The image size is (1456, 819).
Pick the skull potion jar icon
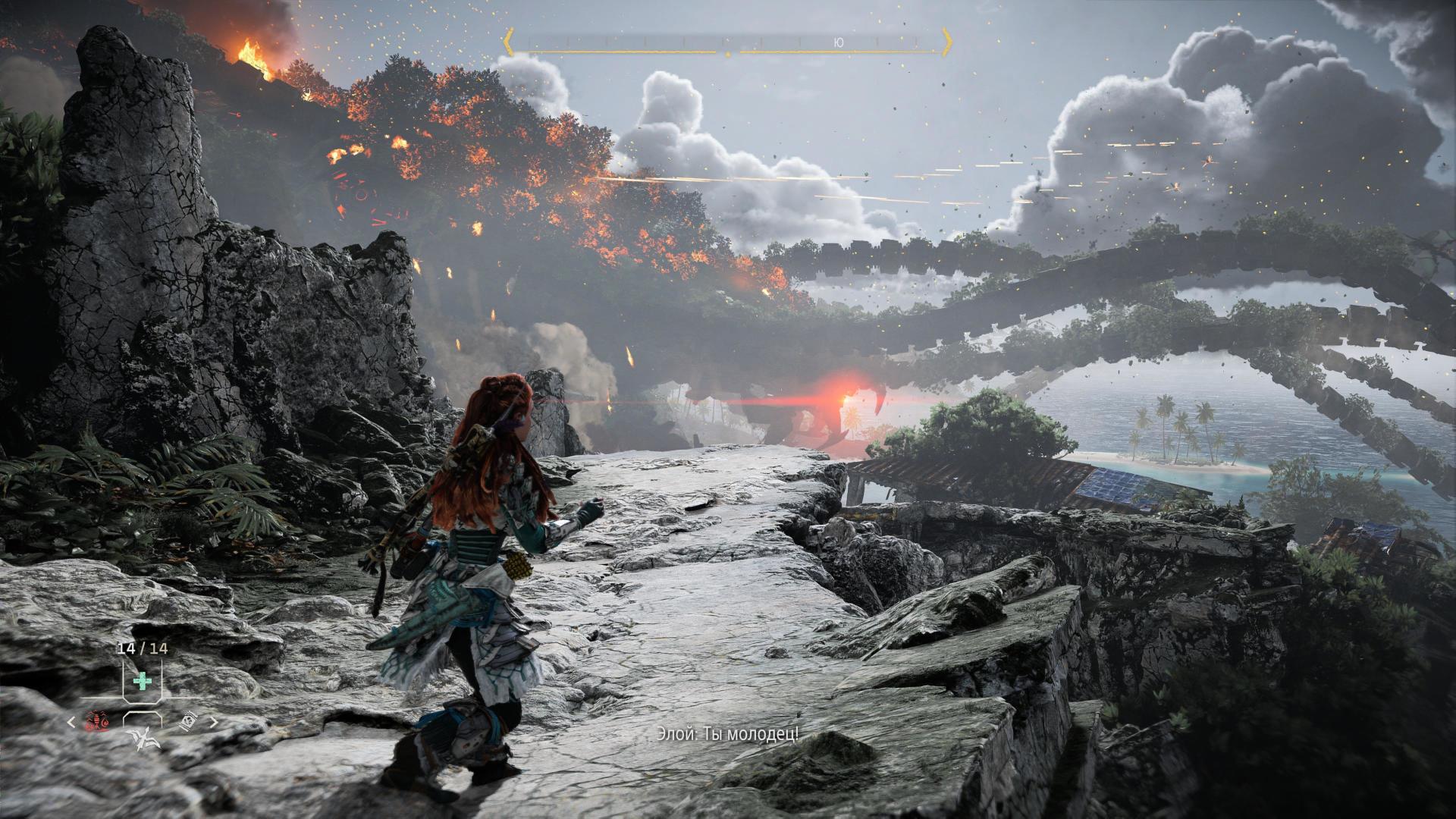point(190,723)
